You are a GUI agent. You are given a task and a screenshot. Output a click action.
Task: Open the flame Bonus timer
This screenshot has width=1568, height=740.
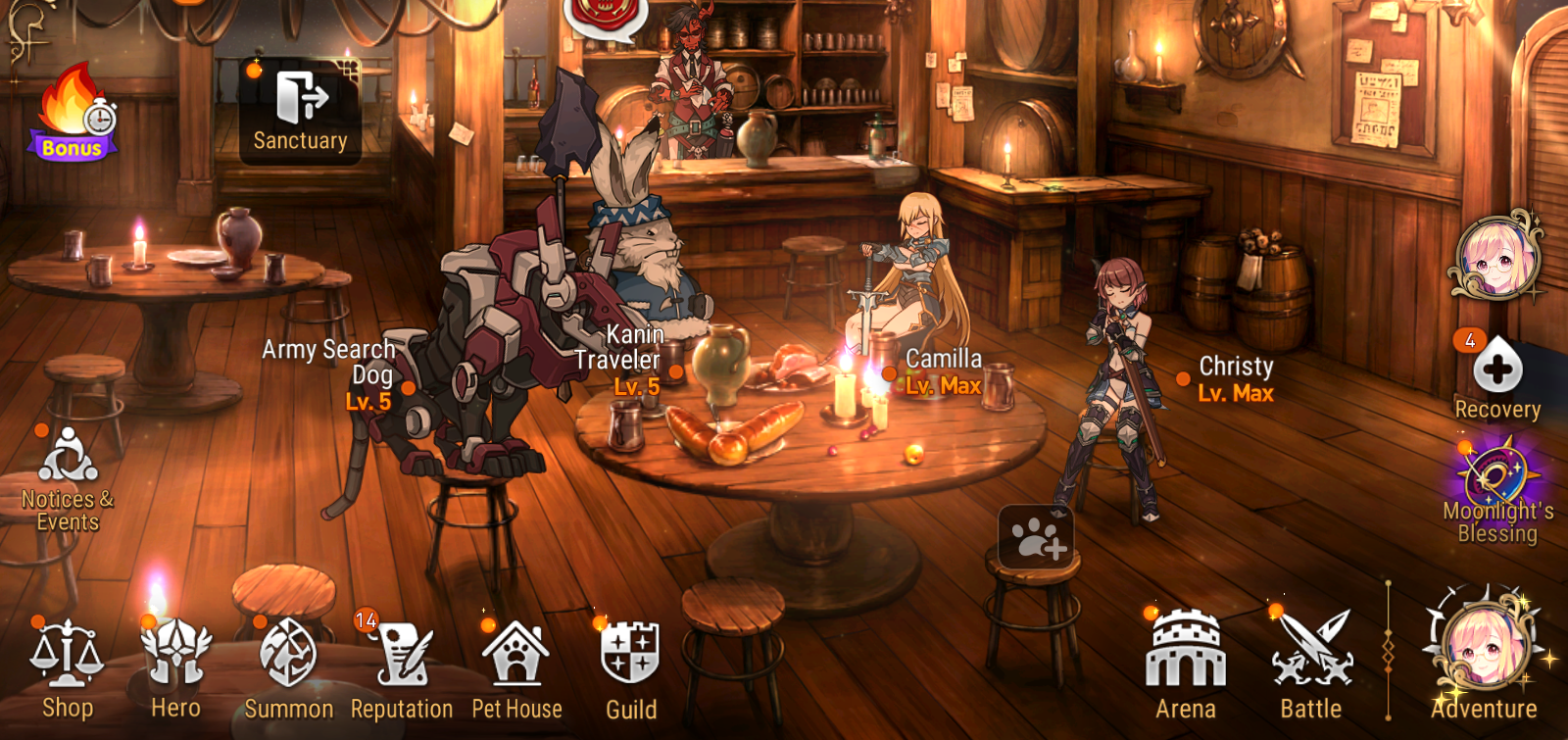click(x=73, y=113)
